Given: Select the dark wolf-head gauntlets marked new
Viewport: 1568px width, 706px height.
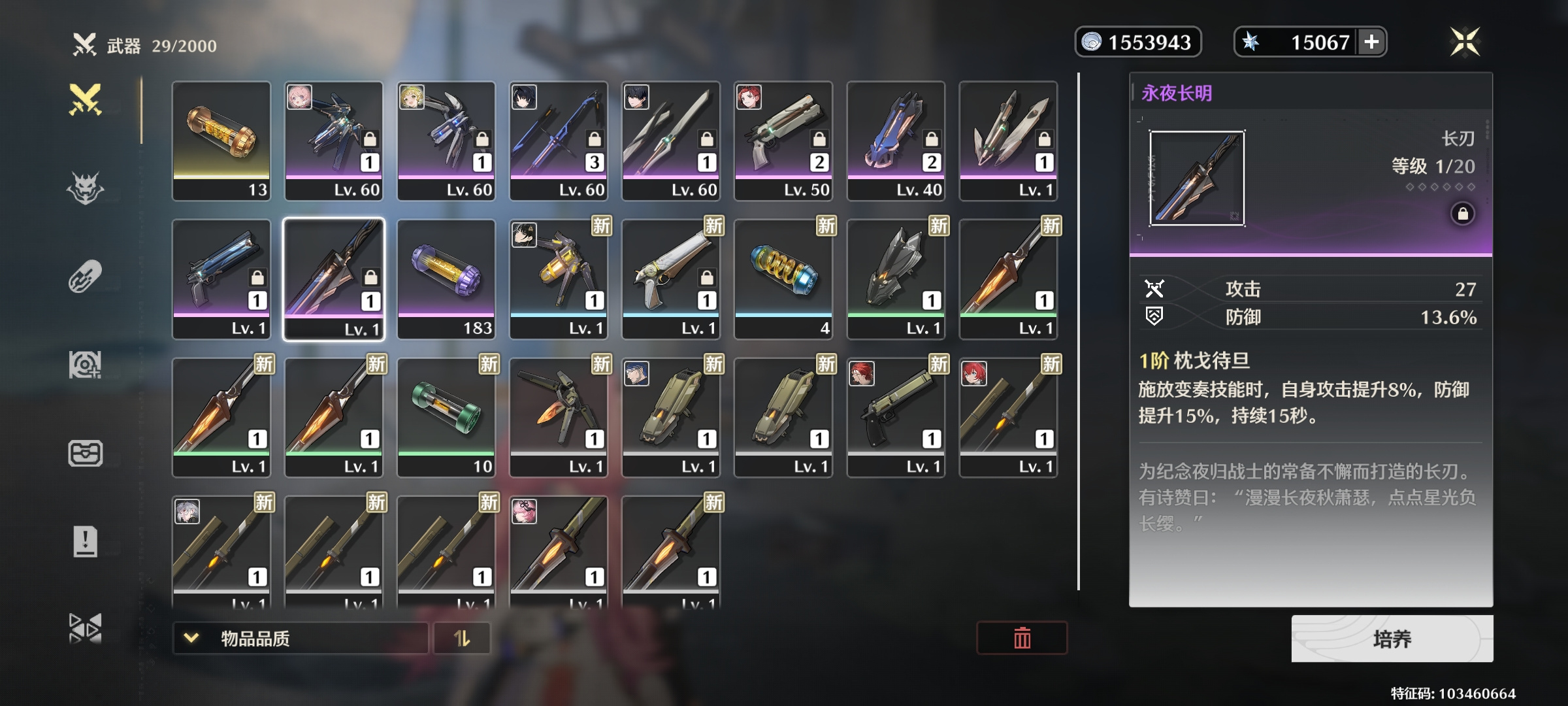Looking at the screenshot, I should coord(896,279).
